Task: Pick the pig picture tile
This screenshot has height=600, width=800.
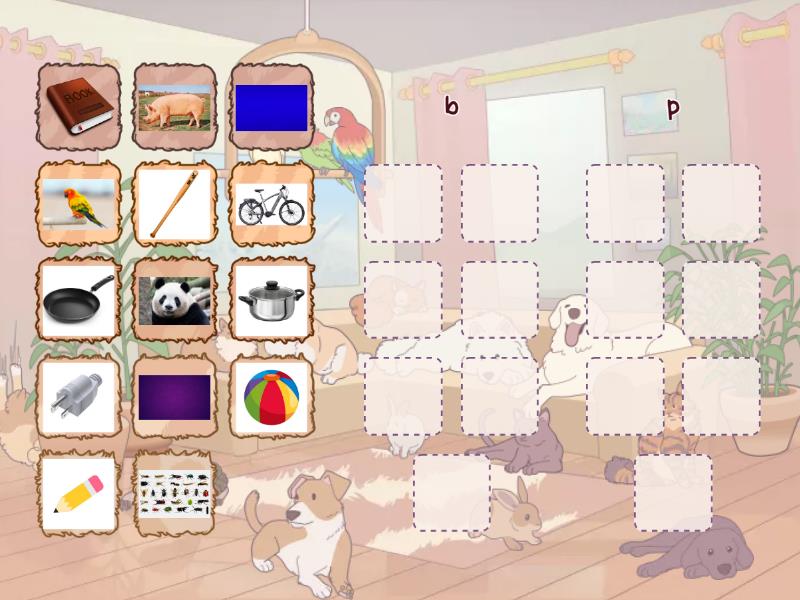Action: (x=175, y=107)
